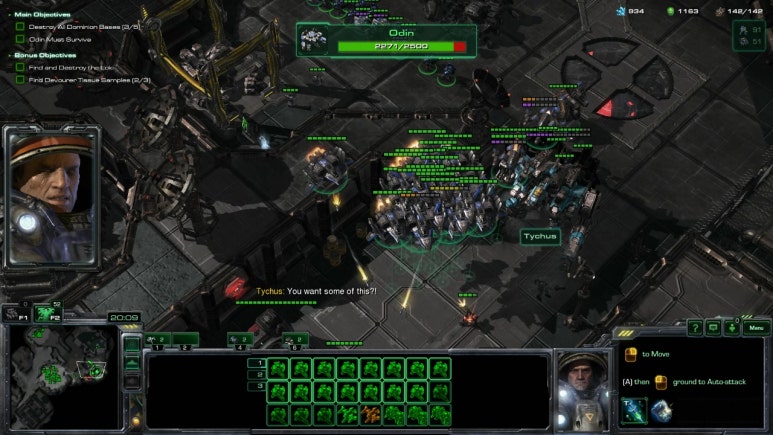Select the orange damaged unit wireframe
This screenshot has width=773, height=435.
(371, 414)
